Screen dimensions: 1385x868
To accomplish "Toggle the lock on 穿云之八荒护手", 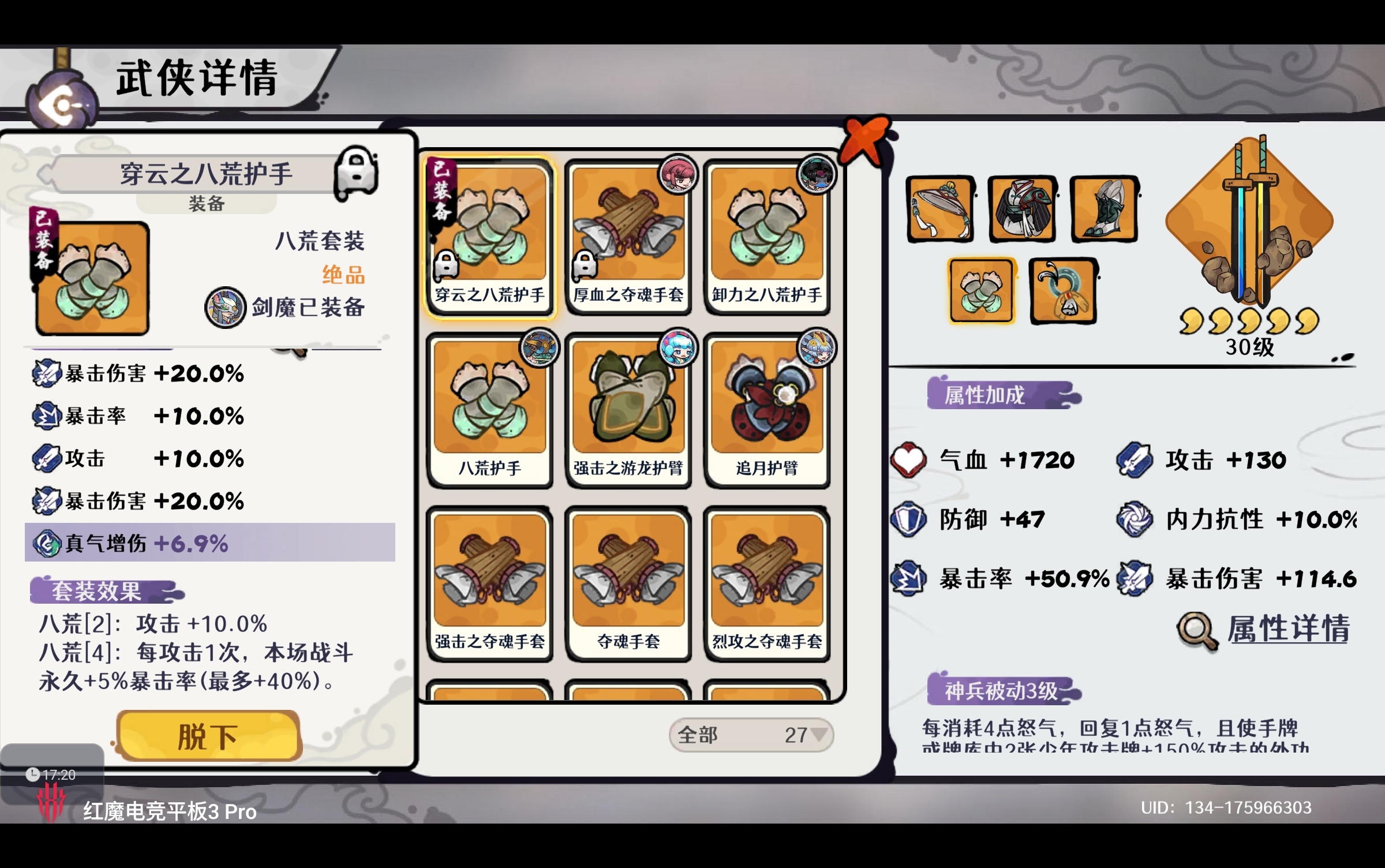I will click(357, 172).
